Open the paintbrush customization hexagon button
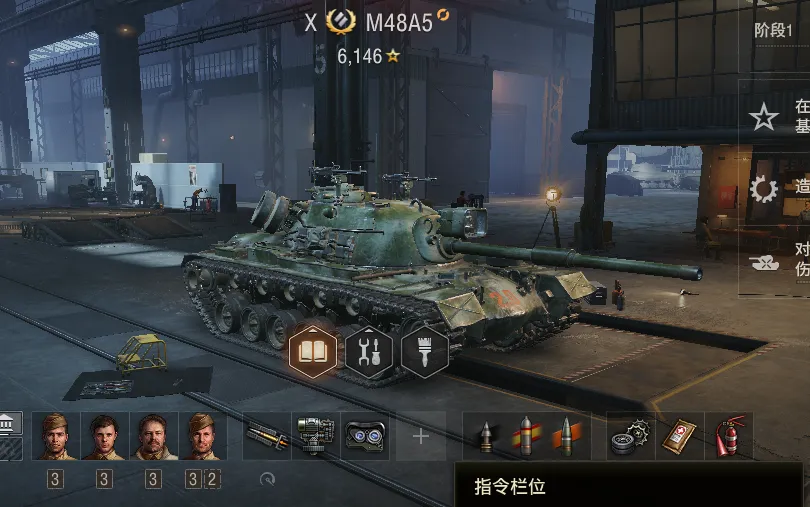 tap(424, 351)
